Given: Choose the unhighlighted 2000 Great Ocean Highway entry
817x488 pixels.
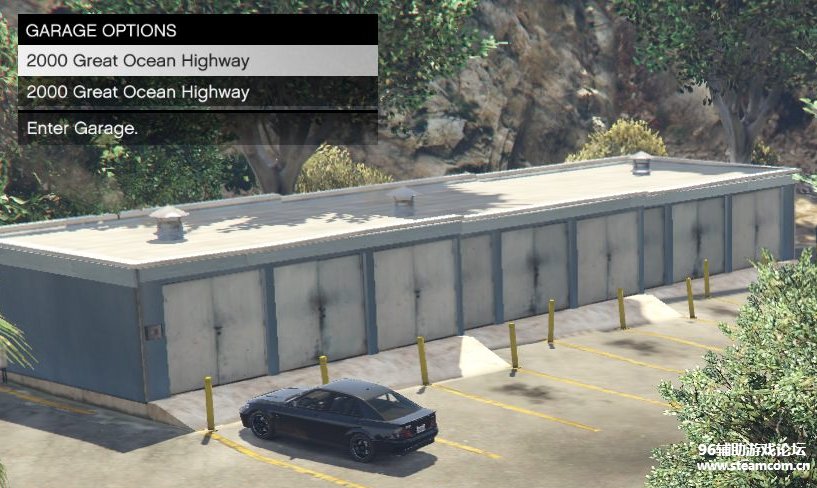Looking at the screenshot, I should (197, 92).
